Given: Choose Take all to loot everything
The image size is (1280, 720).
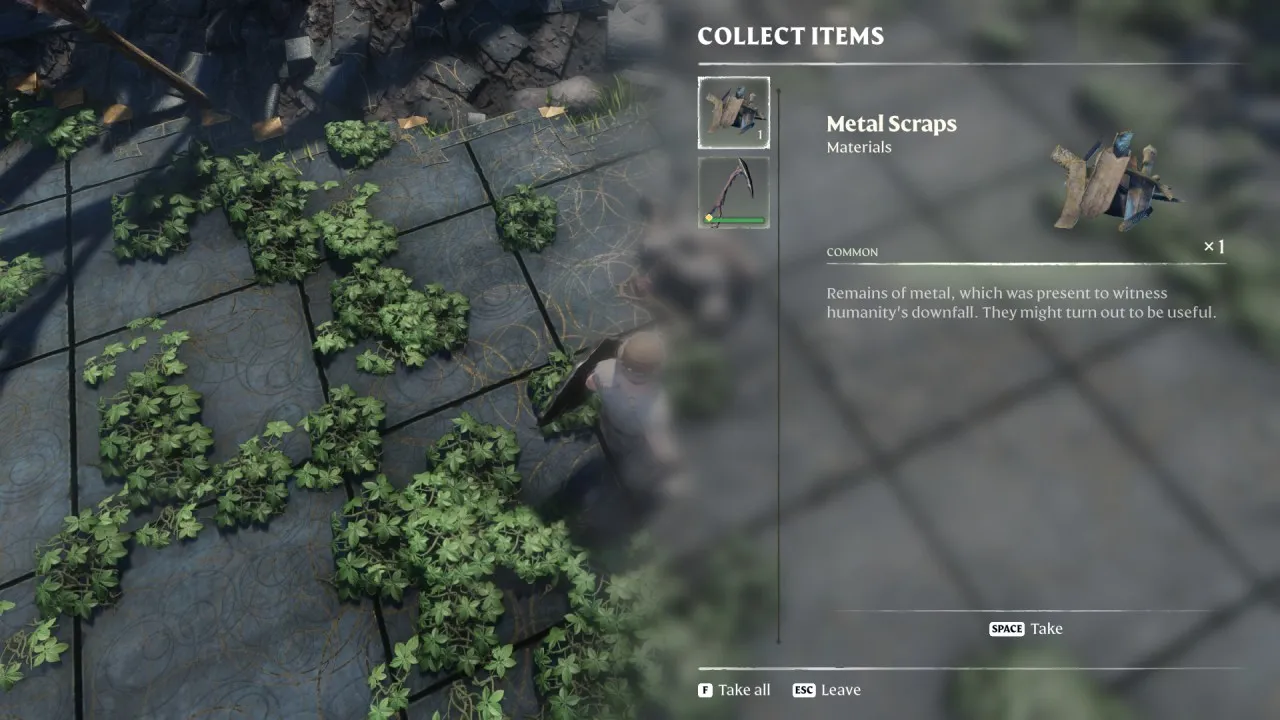Looking at the screenshot, I should (735, 690).
